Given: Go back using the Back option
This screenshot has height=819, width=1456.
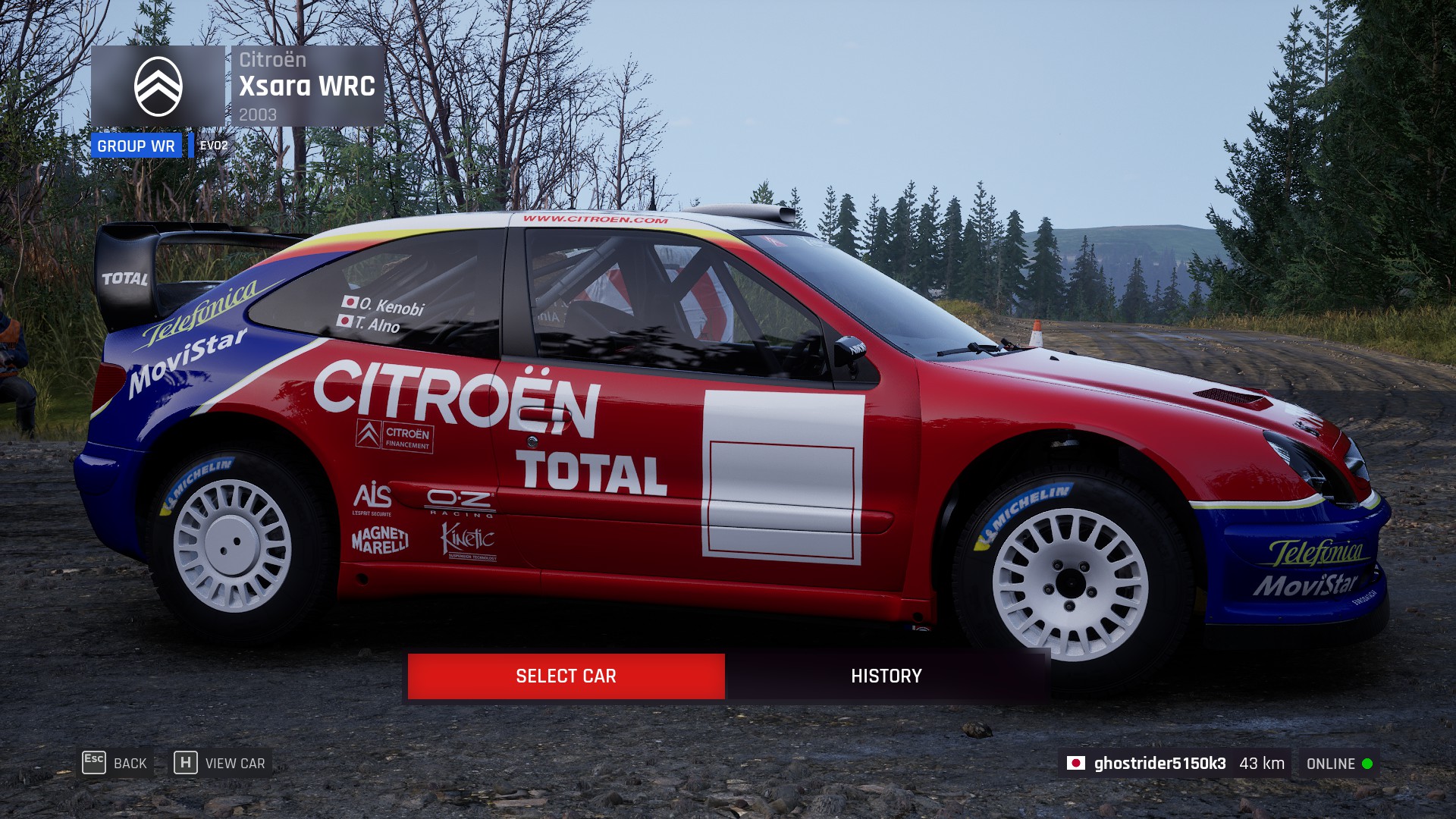Looking at the screenshot, I should 115,763.
